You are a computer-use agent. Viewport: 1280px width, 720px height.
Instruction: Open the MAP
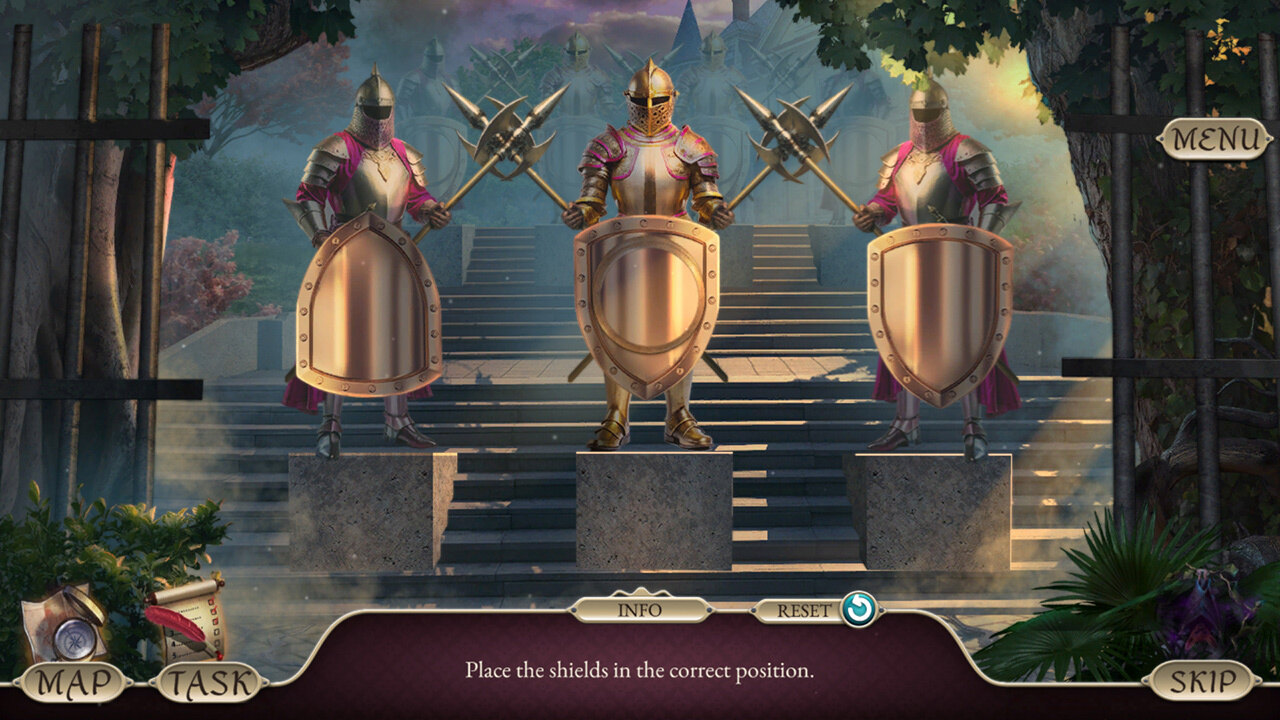[x=70, y=683]
